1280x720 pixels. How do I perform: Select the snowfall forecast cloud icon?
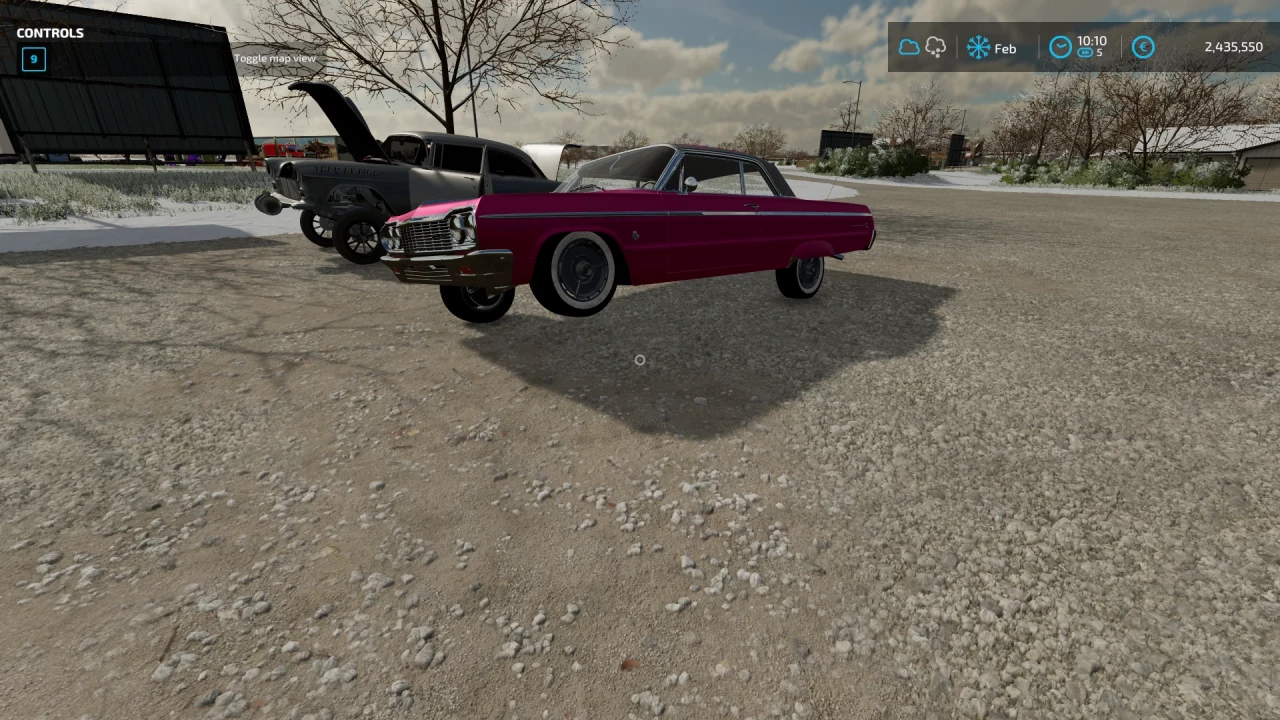click(x=935, y=46)
